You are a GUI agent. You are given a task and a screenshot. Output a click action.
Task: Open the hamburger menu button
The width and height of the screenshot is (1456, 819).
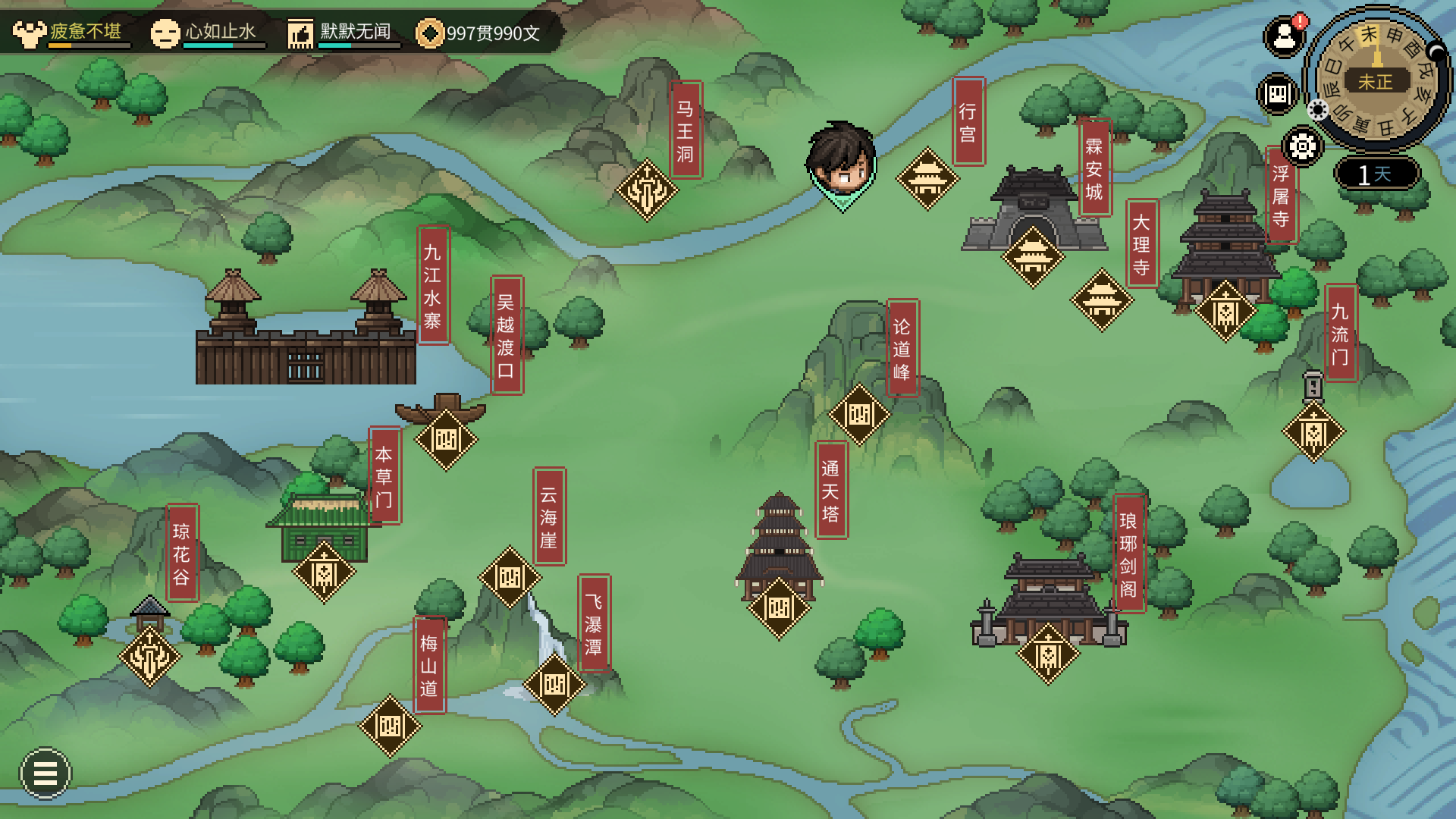pyautogui.click(x=45, y=773)
